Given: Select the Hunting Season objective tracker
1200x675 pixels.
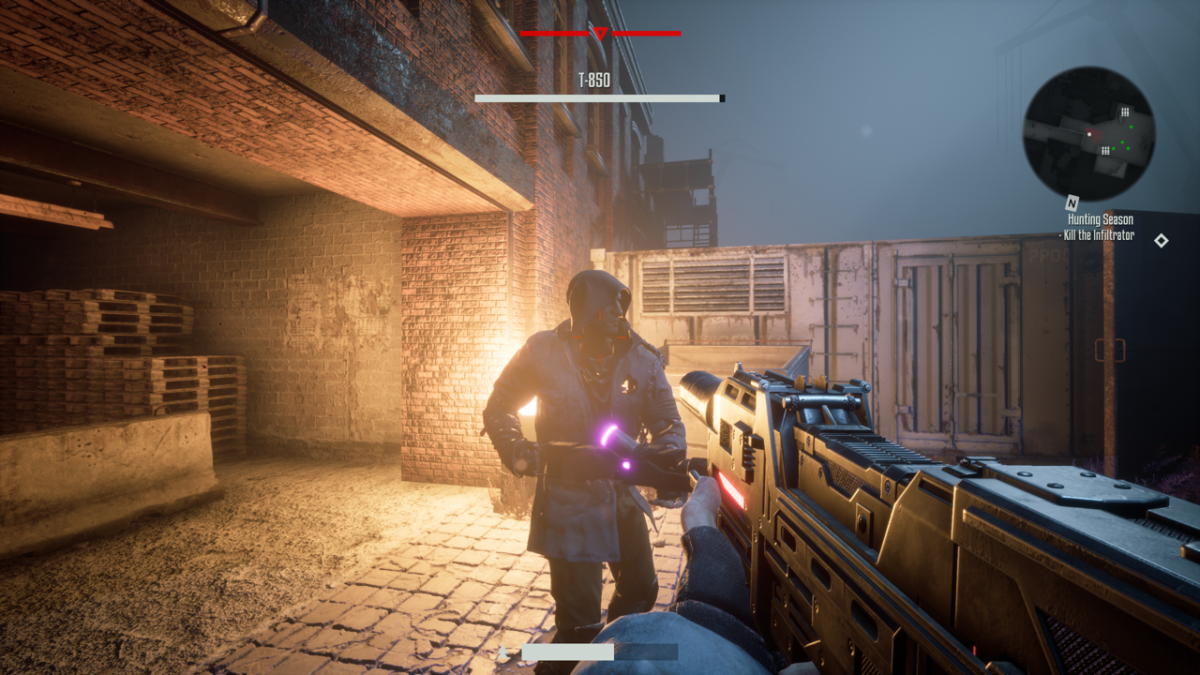Looking at the screenshot, I should 1099,227.
